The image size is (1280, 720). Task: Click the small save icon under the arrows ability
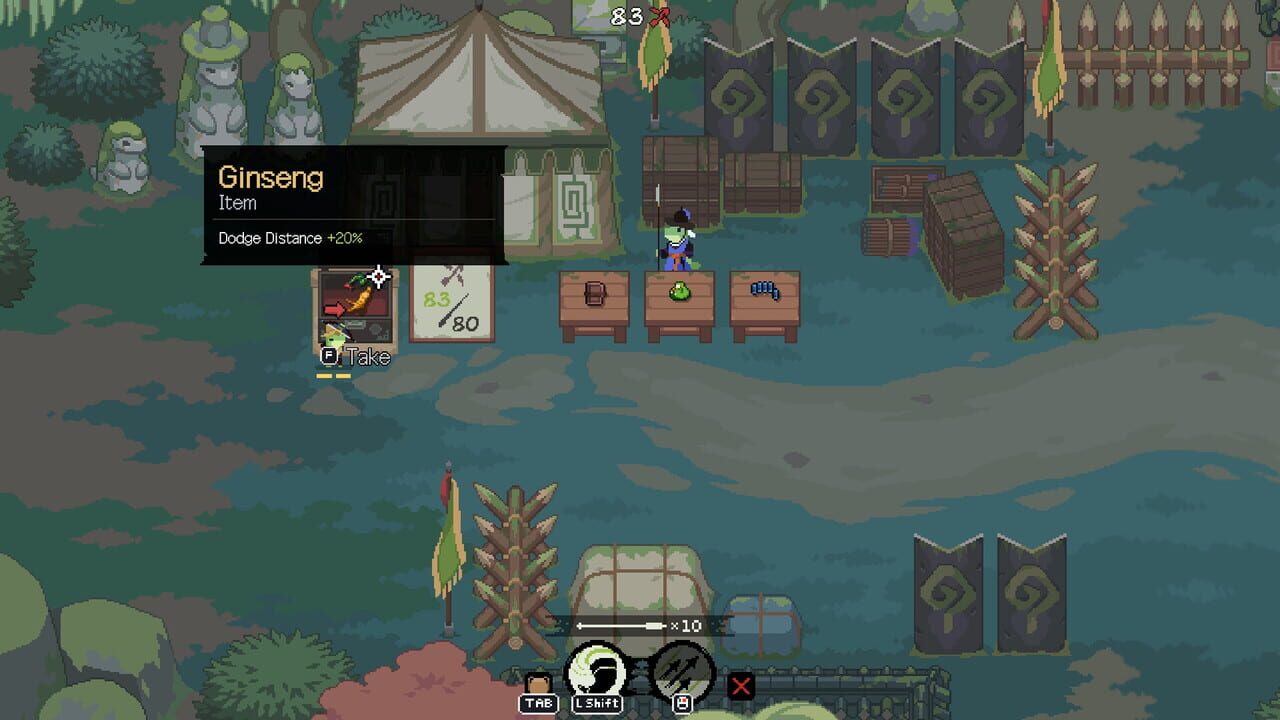point(683,703)
